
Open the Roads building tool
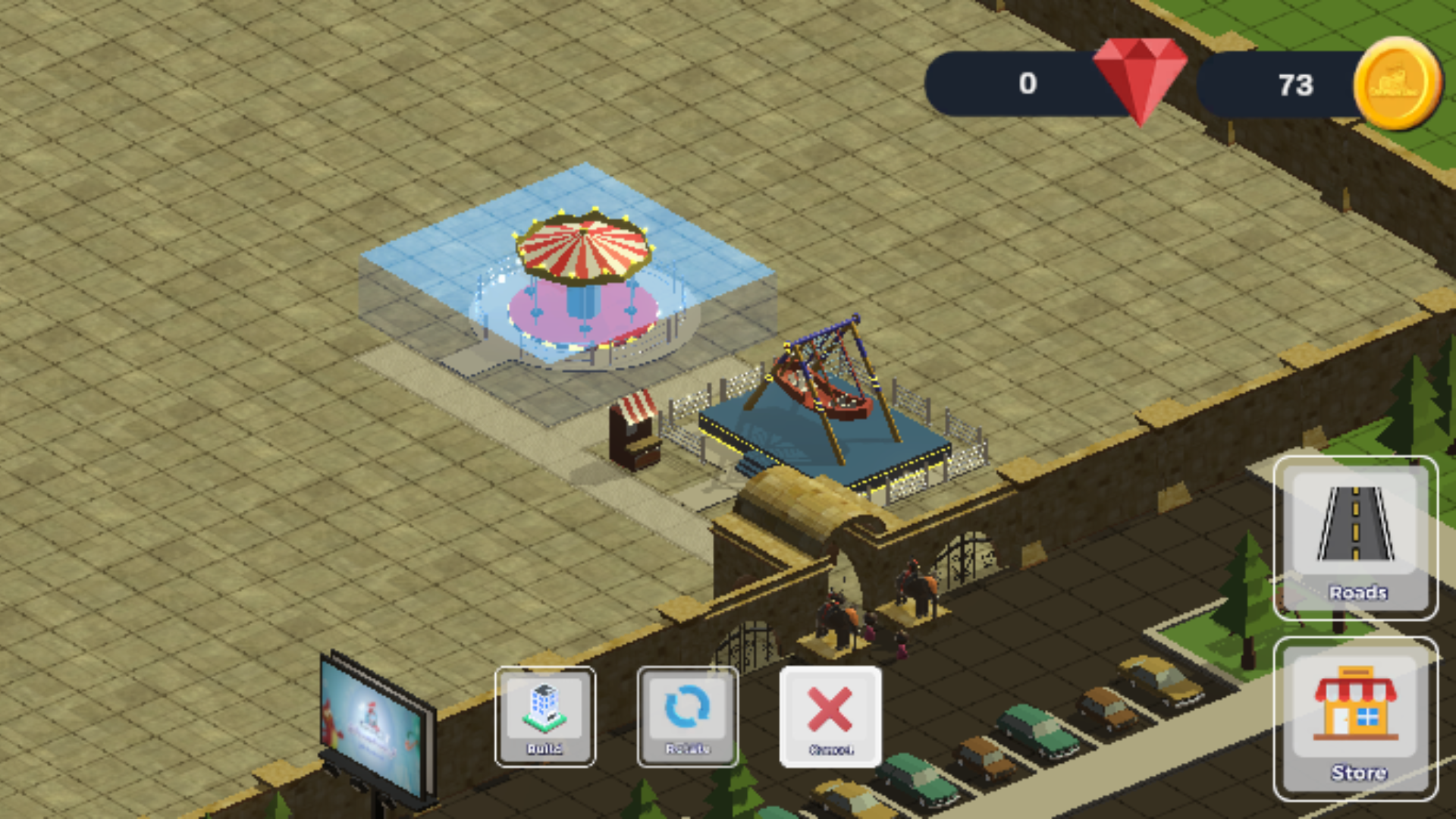[x=1355, y=538]
